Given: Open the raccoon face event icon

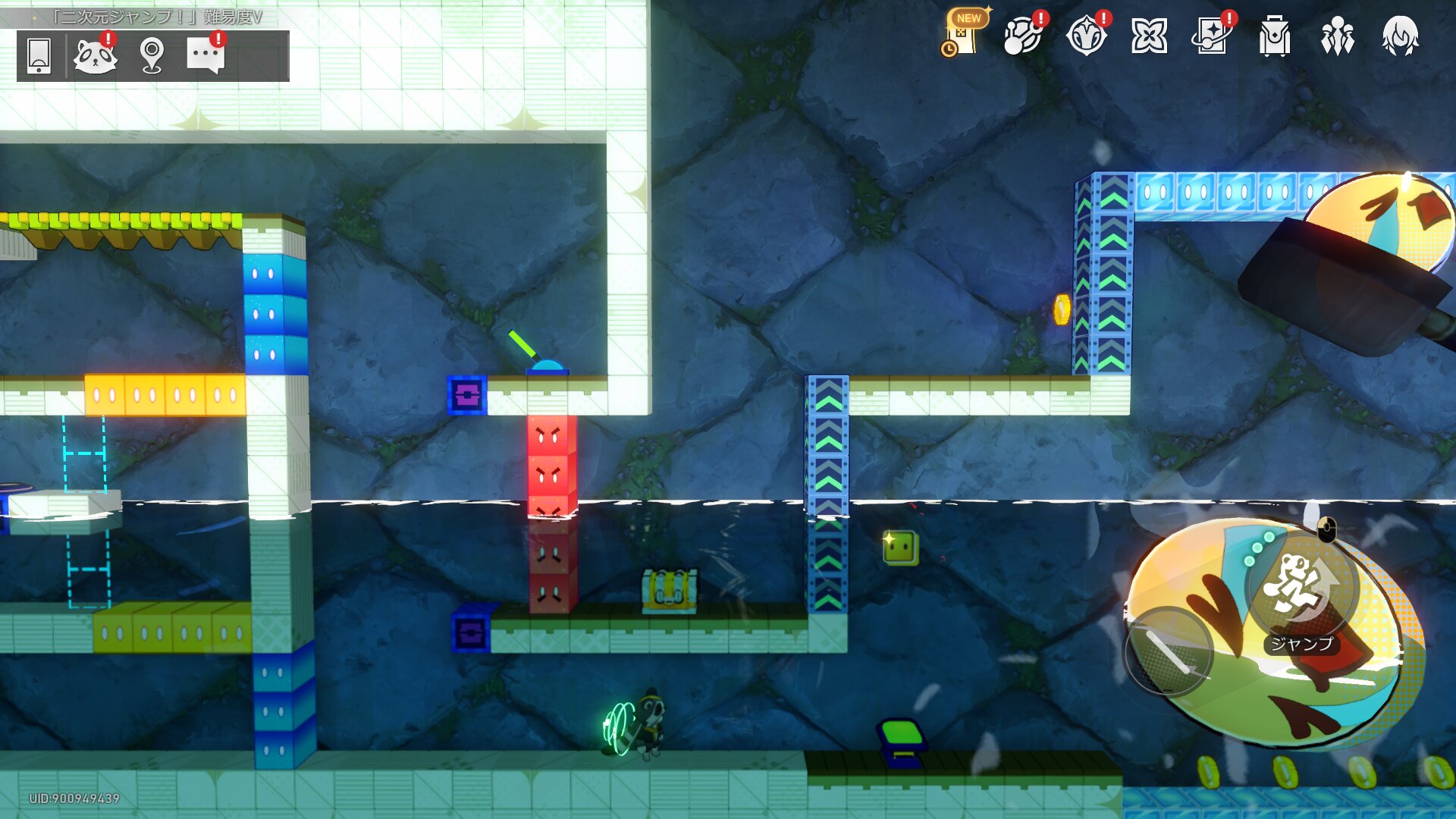Looking at the screenshot, I should point(95,55).
